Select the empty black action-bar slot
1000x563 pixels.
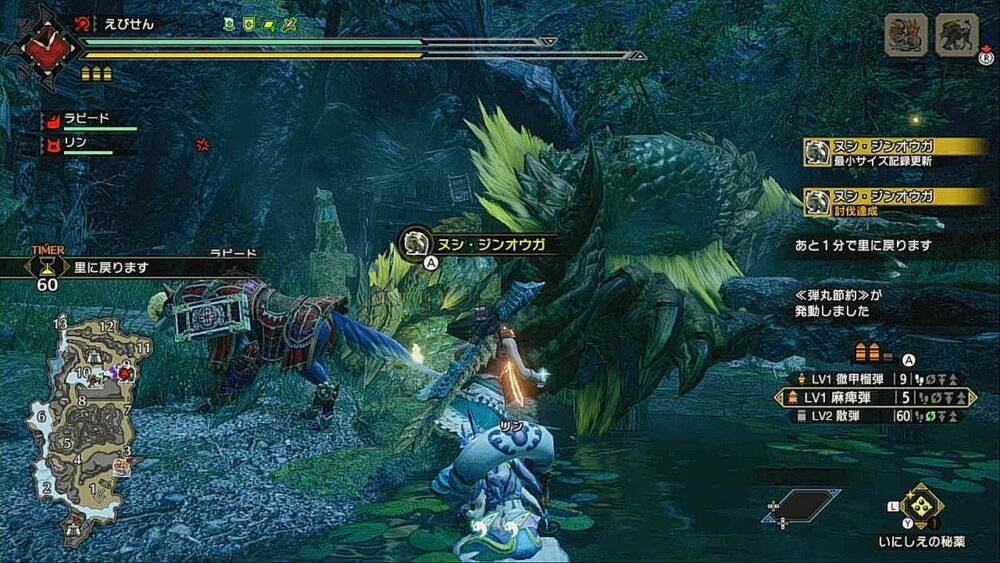point(801,505)
